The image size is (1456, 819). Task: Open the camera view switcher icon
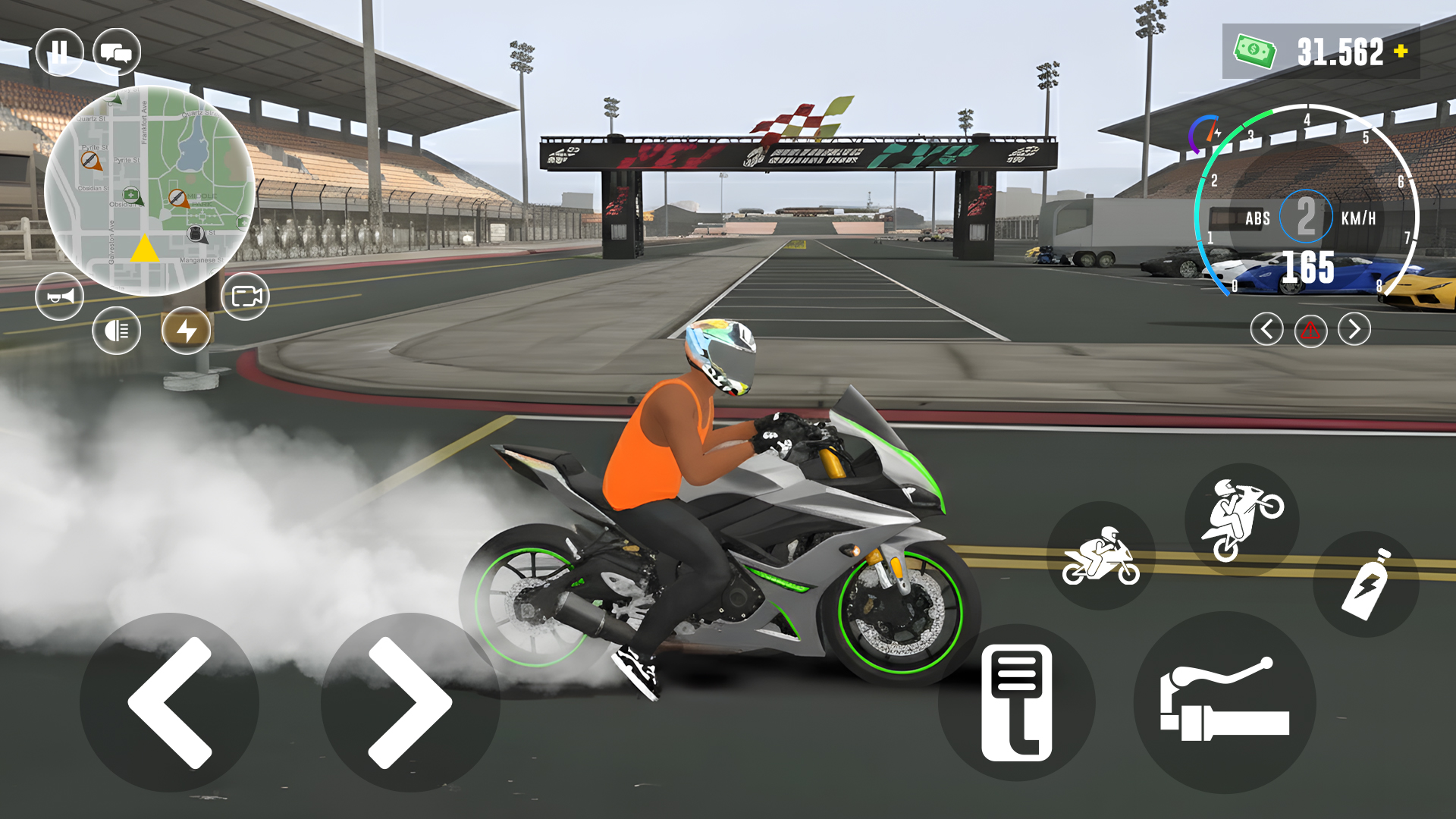(246, 297)
